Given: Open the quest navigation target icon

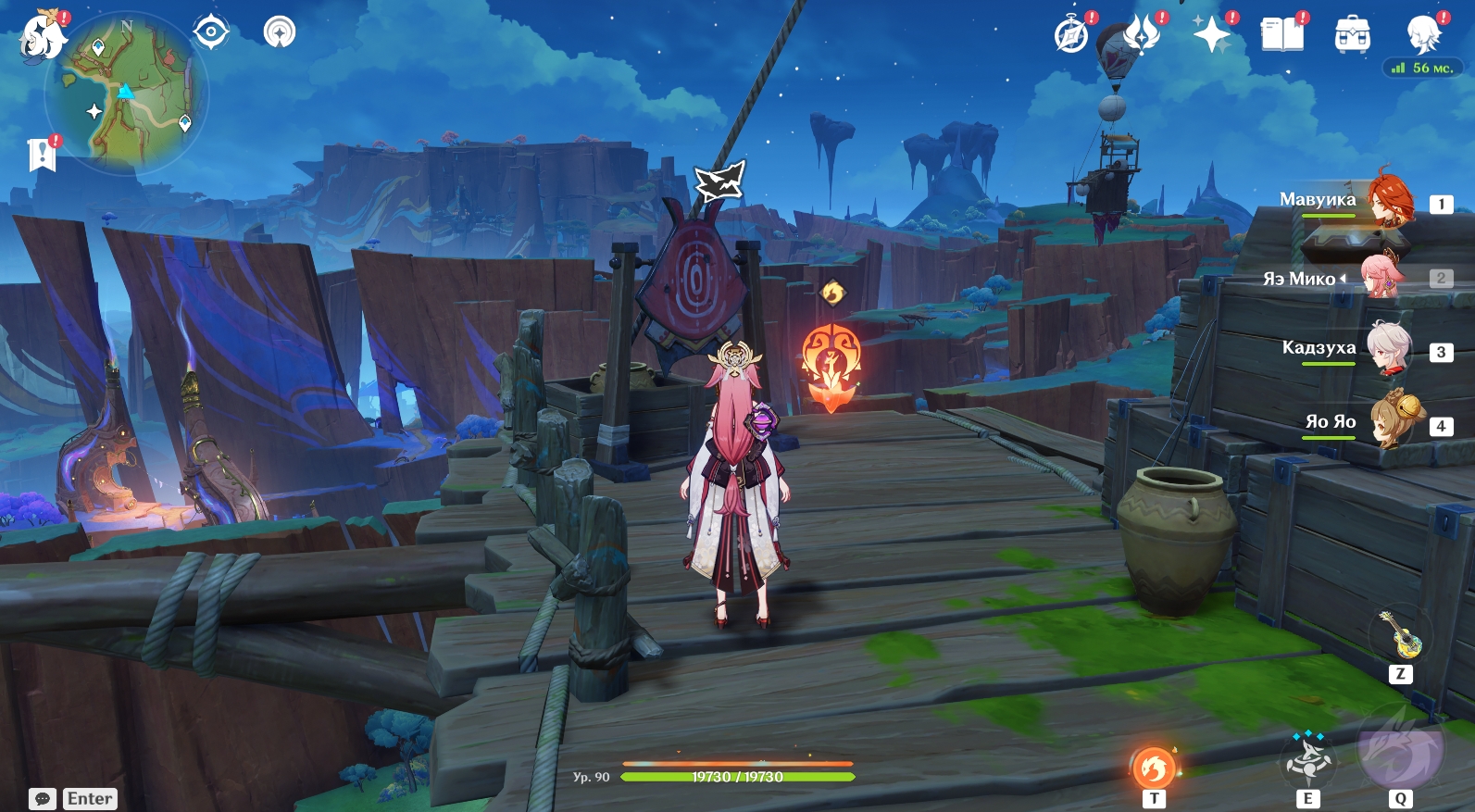Looking at the screenshot, I should 211,32.
